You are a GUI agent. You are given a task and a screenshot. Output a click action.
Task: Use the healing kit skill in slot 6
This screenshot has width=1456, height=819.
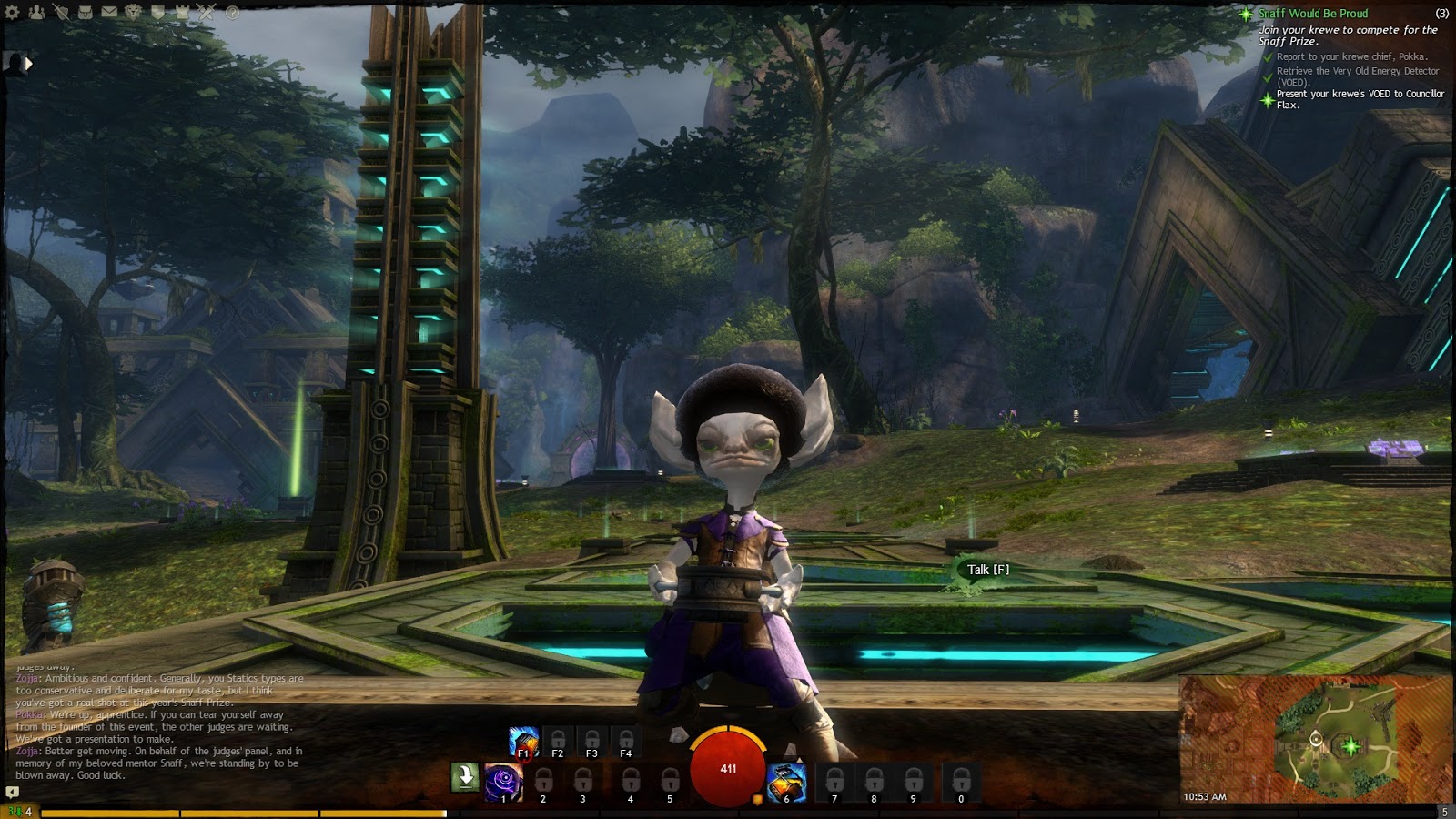click(x=786, y=782)
